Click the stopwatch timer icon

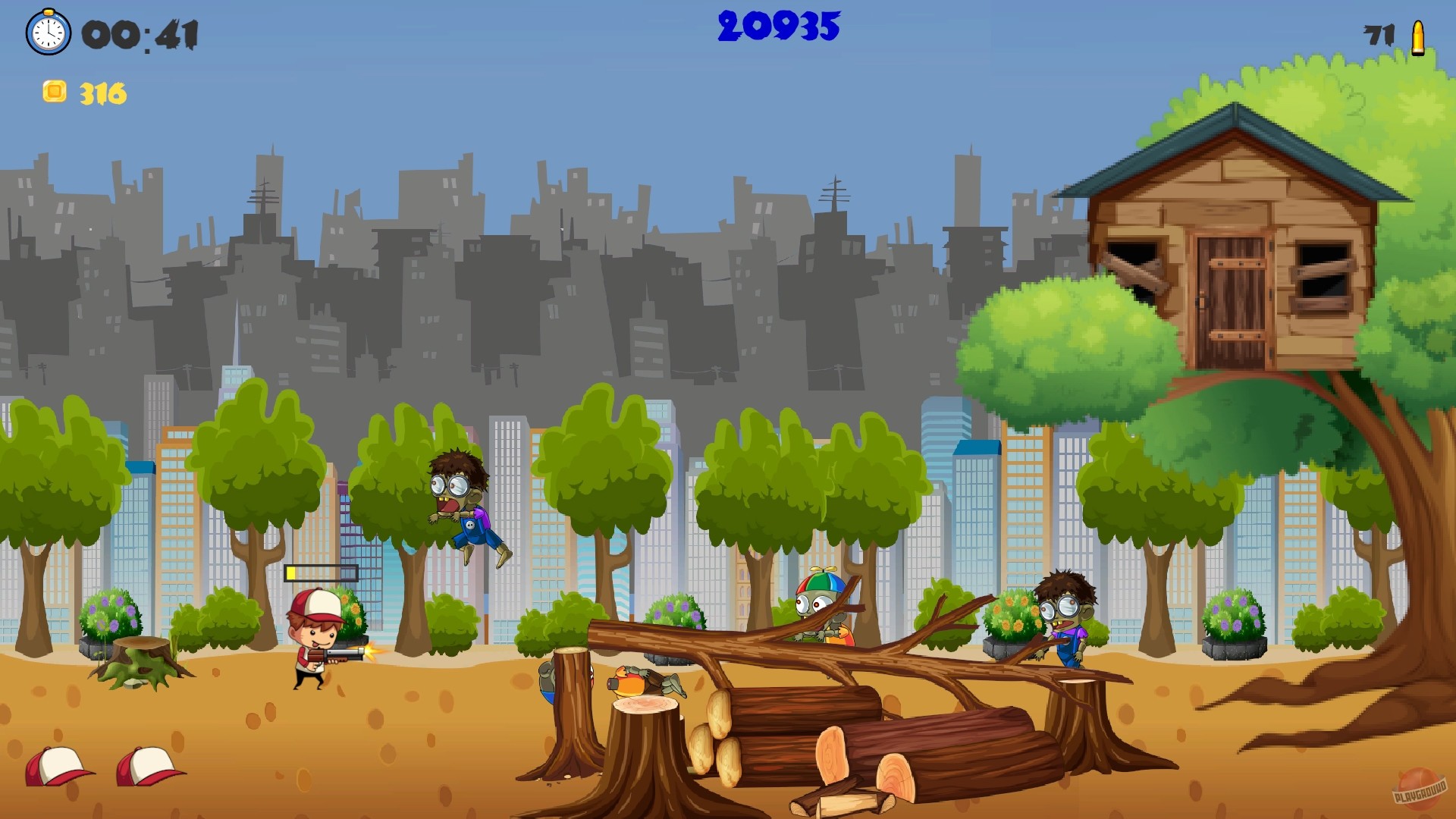click(47, 33)
